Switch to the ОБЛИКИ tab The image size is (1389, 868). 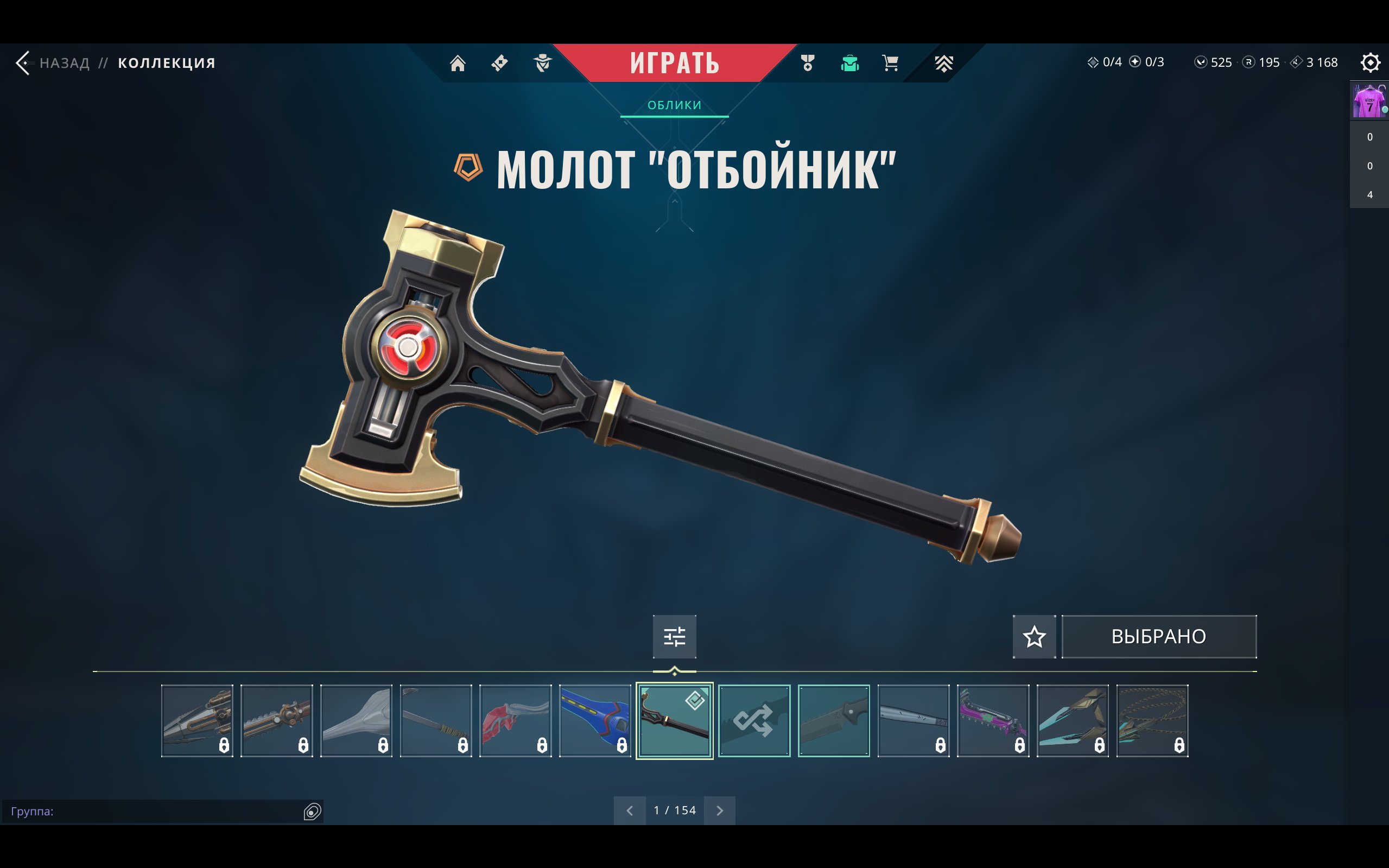click(x=674, y=105)
